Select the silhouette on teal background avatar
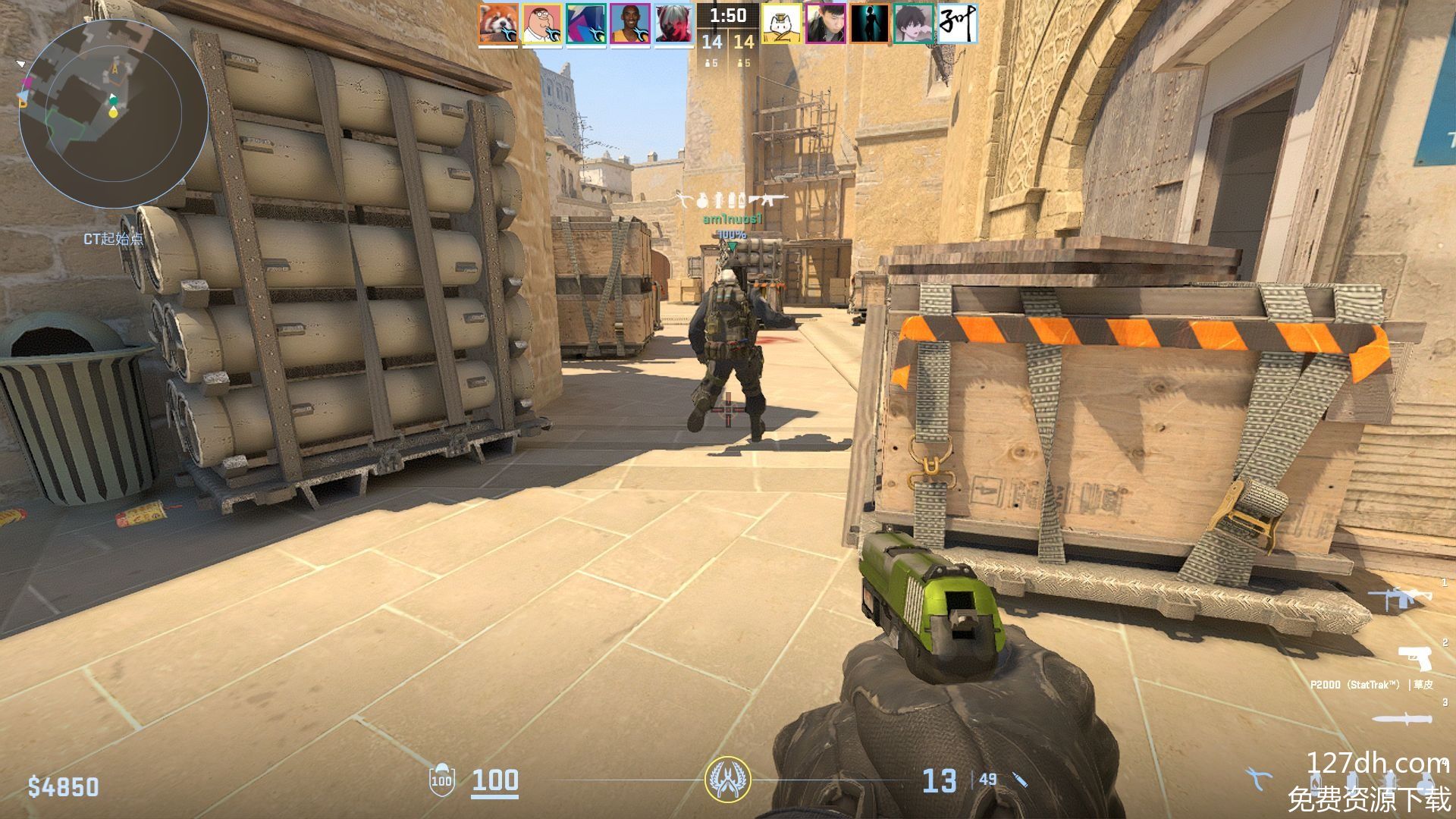 coord(869,24)
